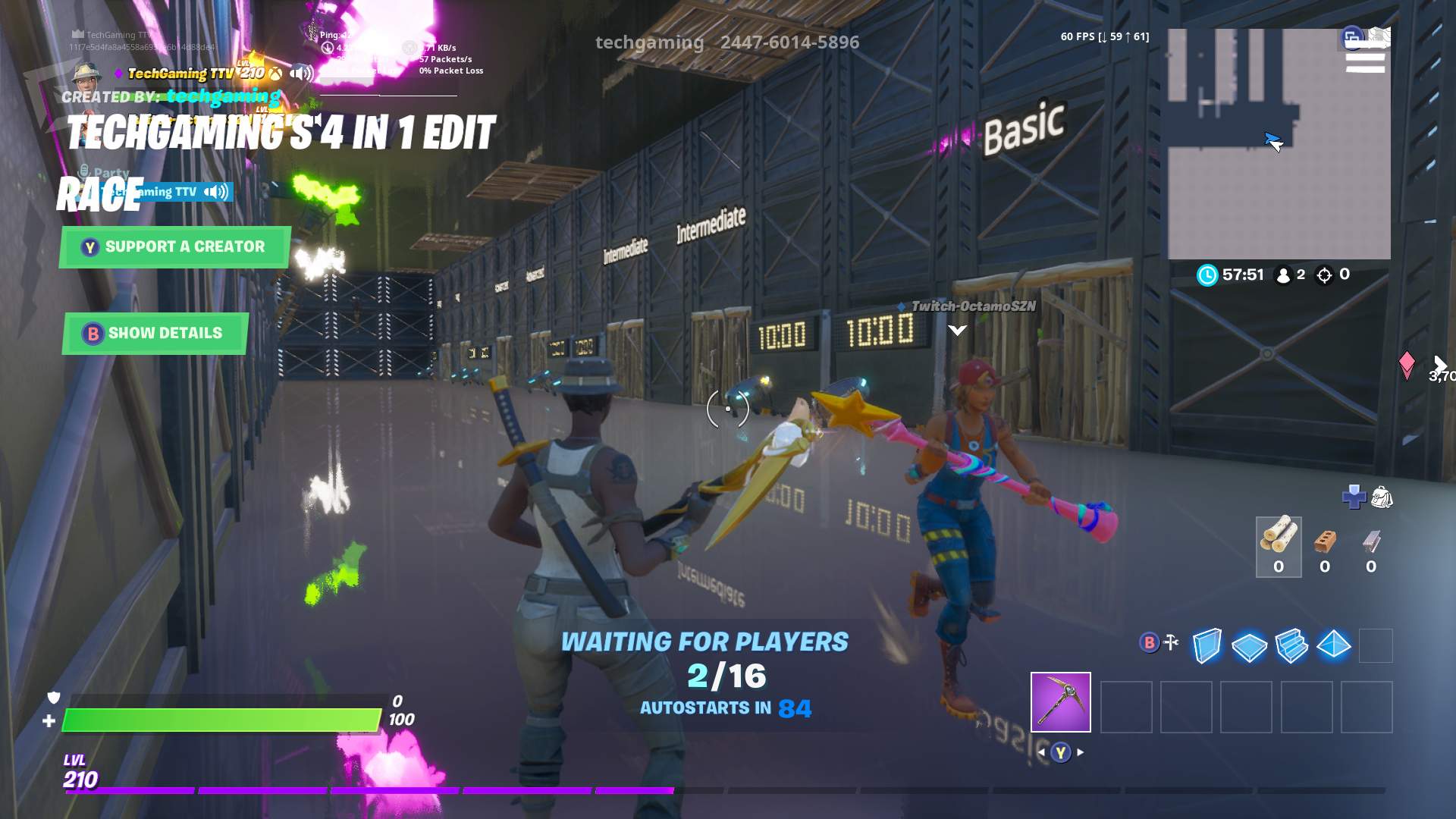The width and height of the screenshot is (1456, 819).
Task: Toggle the Party voice chat microphone
Action: coord(83,173)
